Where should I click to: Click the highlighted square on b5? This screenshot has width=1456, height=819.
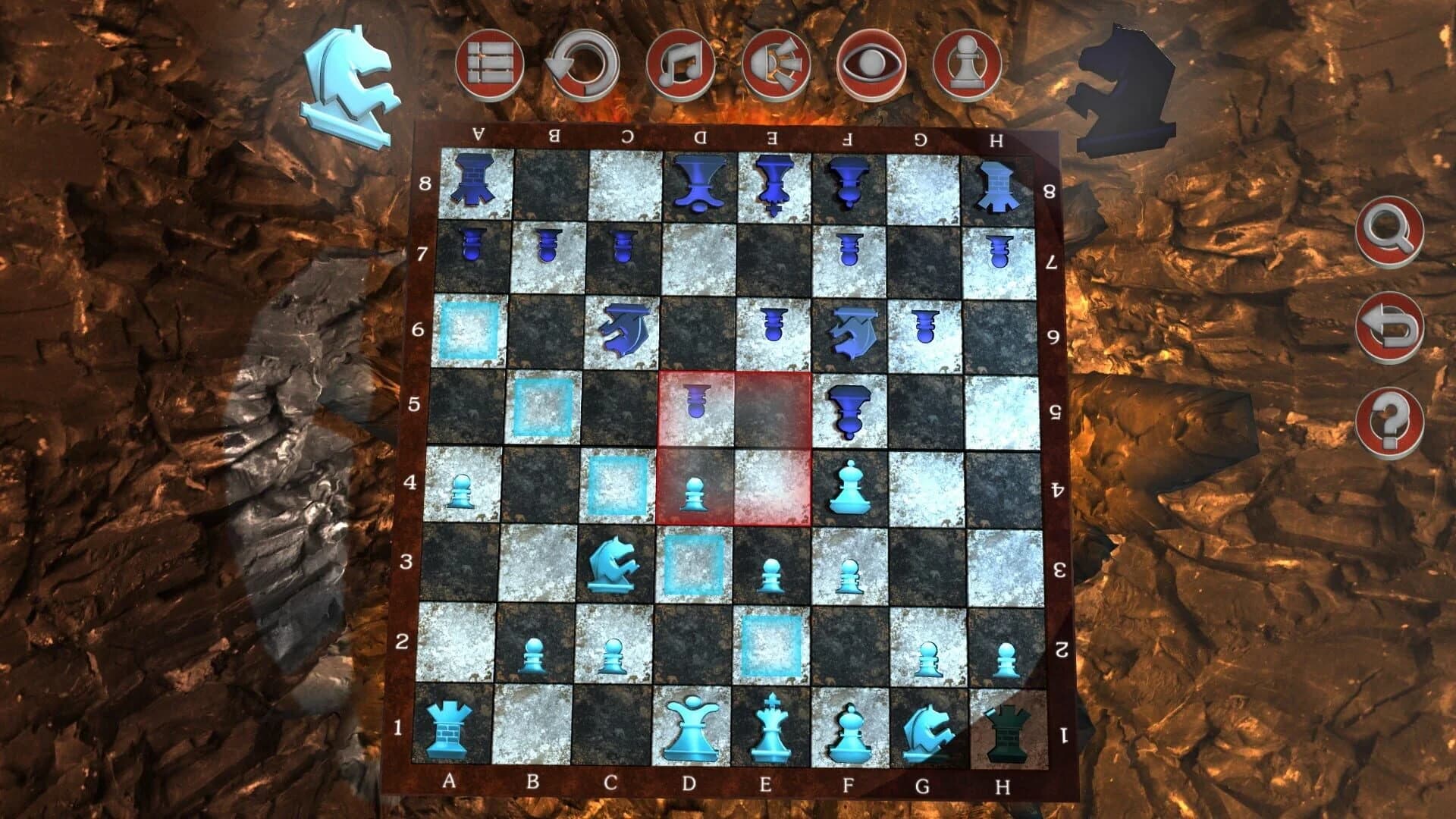pos(542,406)
